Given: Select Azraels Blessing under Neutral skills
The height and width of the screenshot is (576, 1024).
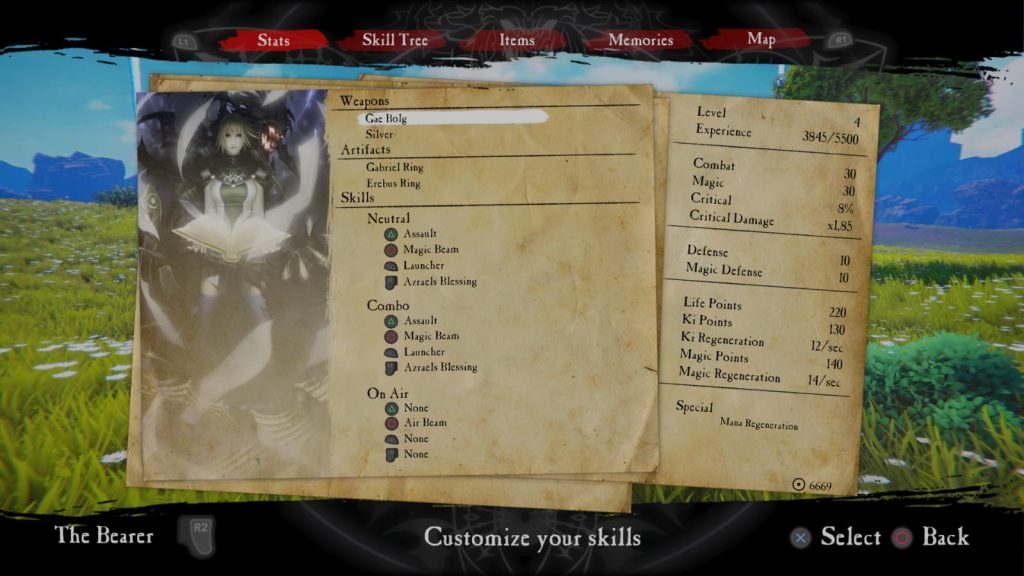Looking at the screenshot, I should tap(440, 282).
